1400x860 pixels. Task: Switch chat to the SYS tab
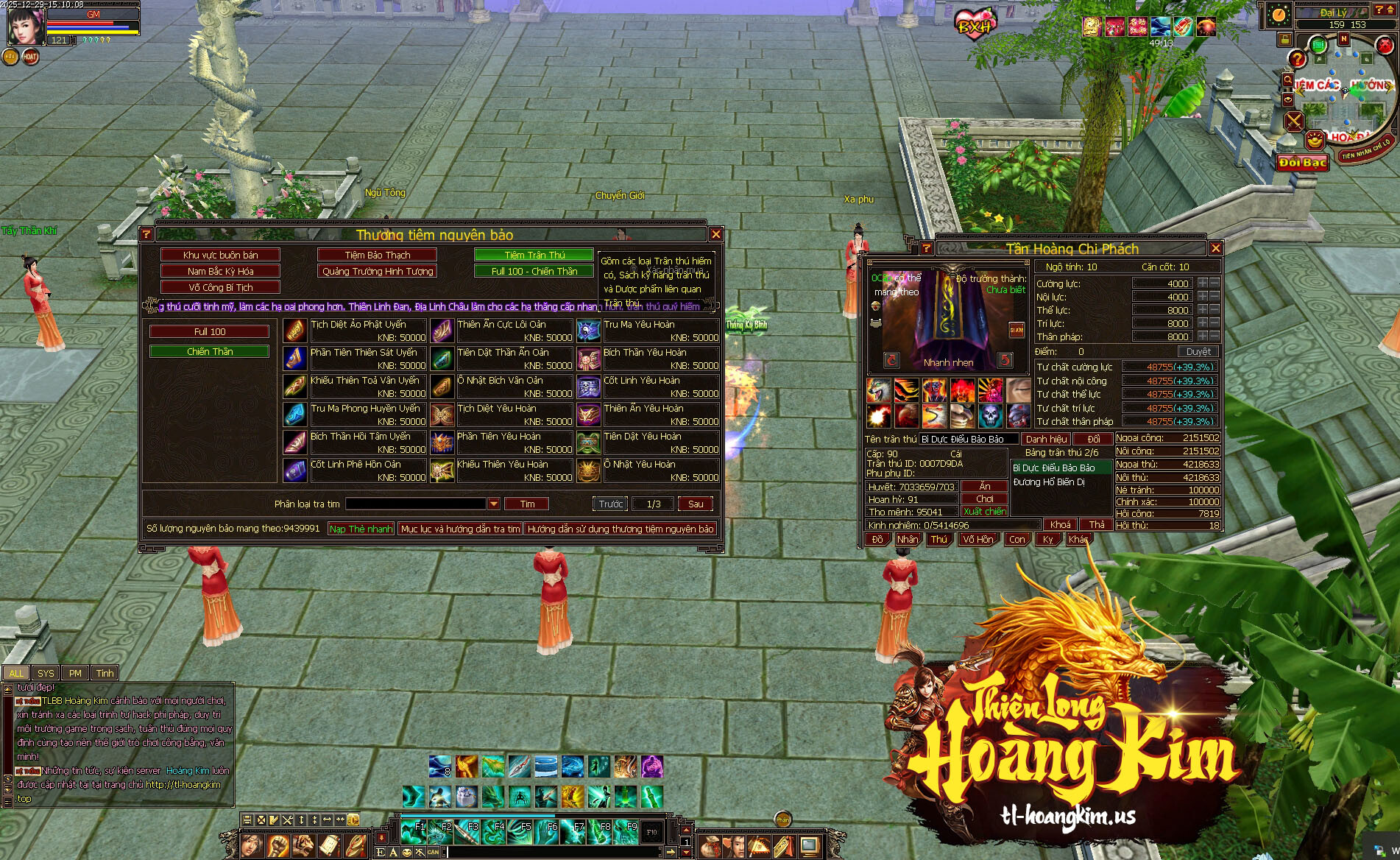pyautogui.click(x=46, y=673)
